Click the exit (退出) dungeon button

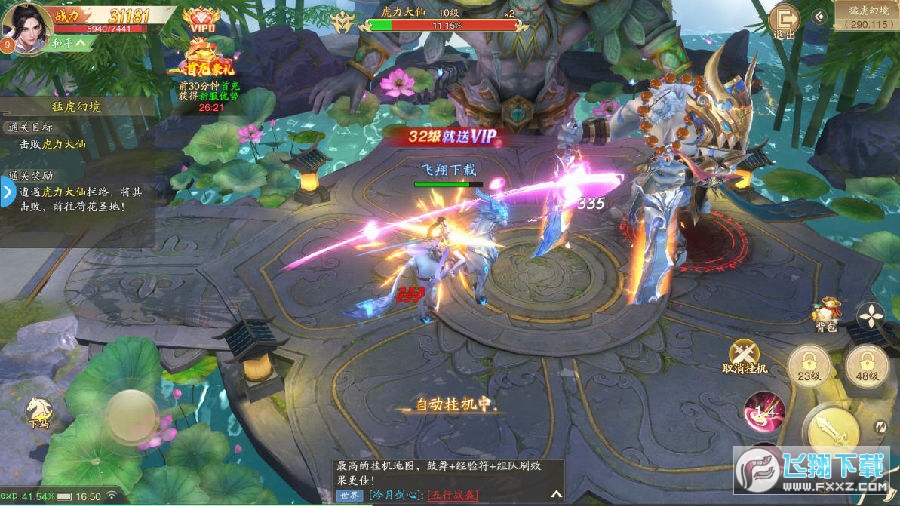tap(786, 20)
